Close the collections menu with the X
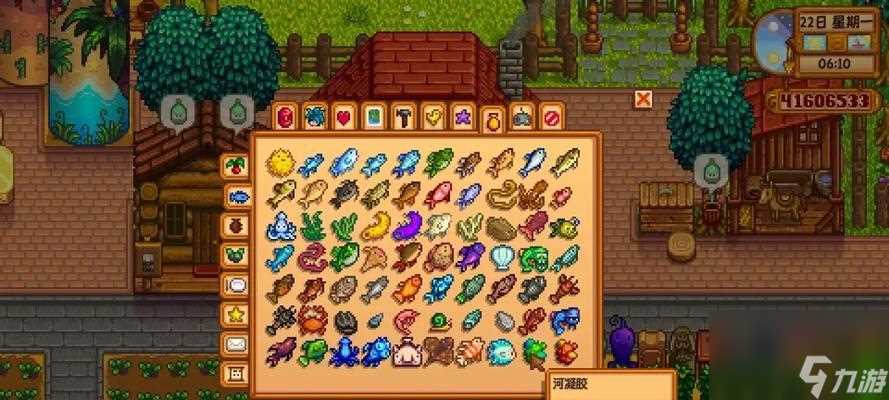 point(643,98)
